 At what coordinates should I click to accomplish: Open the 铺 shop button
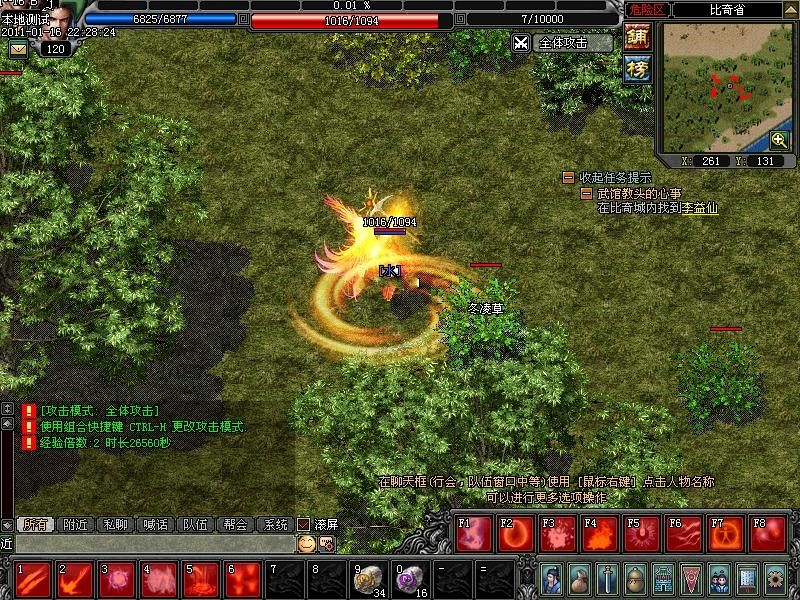637,37
